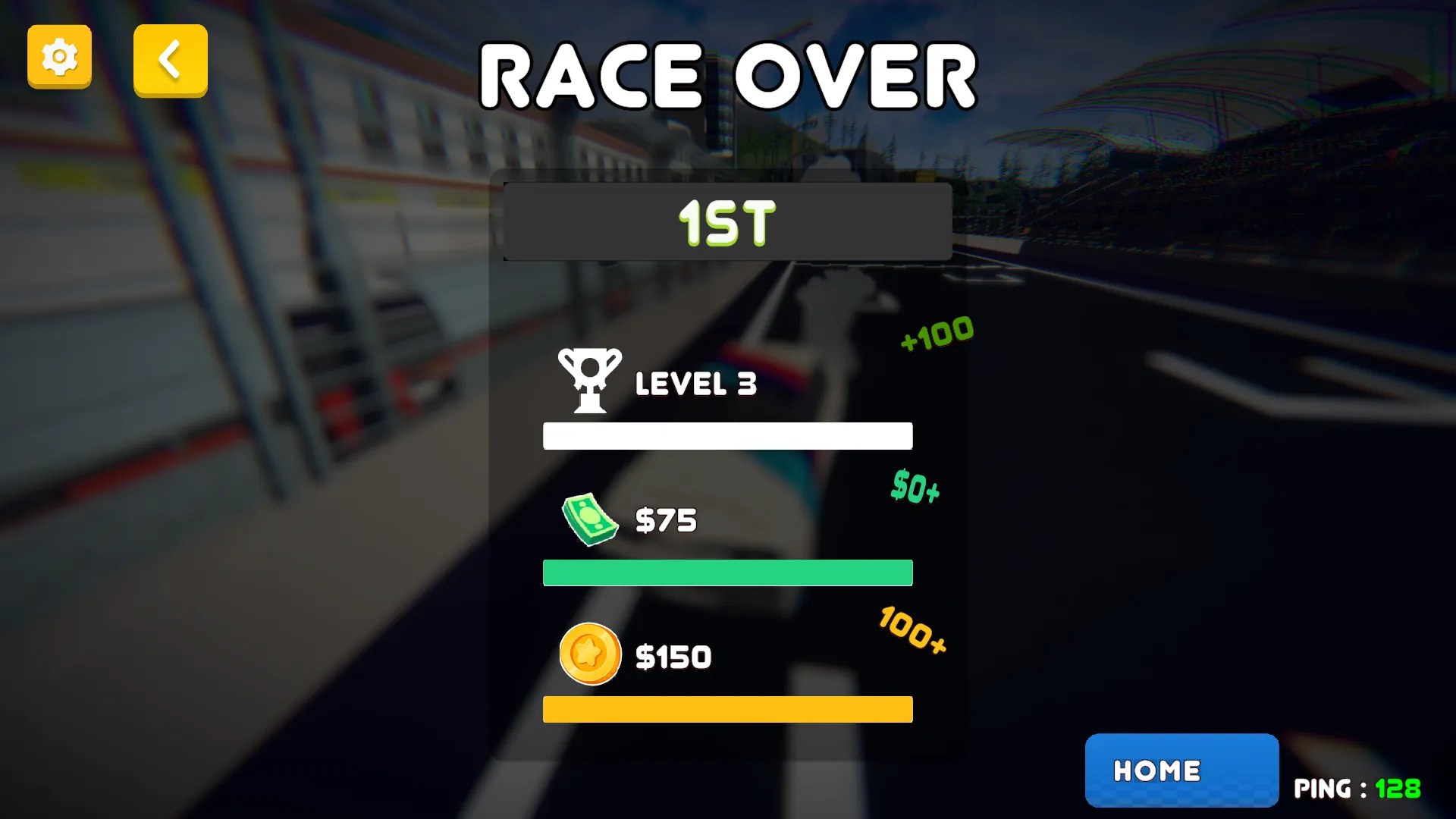
Task: Click the coin icon beside the $150 label
Action: pyautogui.click(x=590, y=654)
